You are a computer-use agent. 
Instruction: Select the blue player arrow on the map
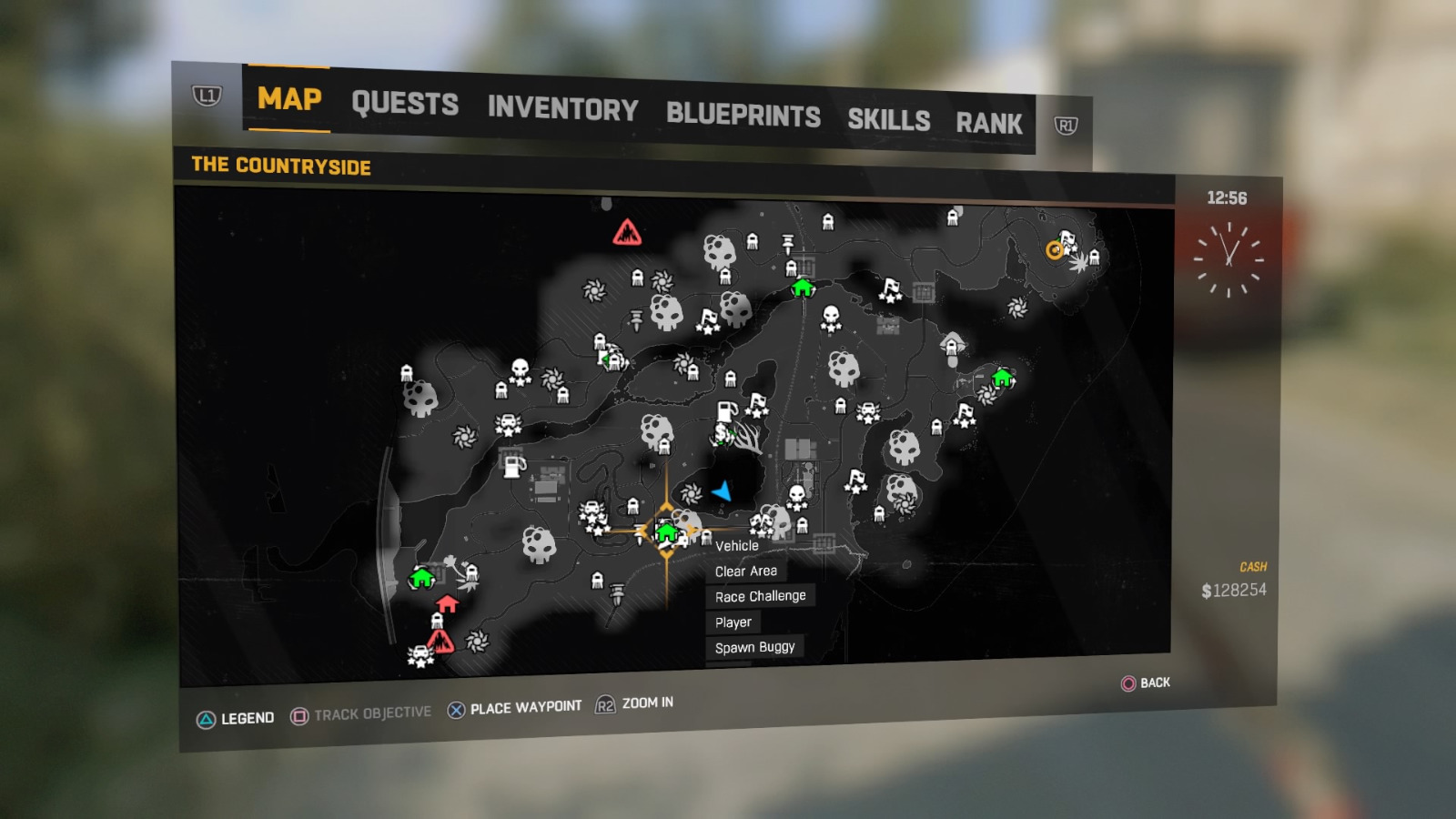(x=721, y=492)
